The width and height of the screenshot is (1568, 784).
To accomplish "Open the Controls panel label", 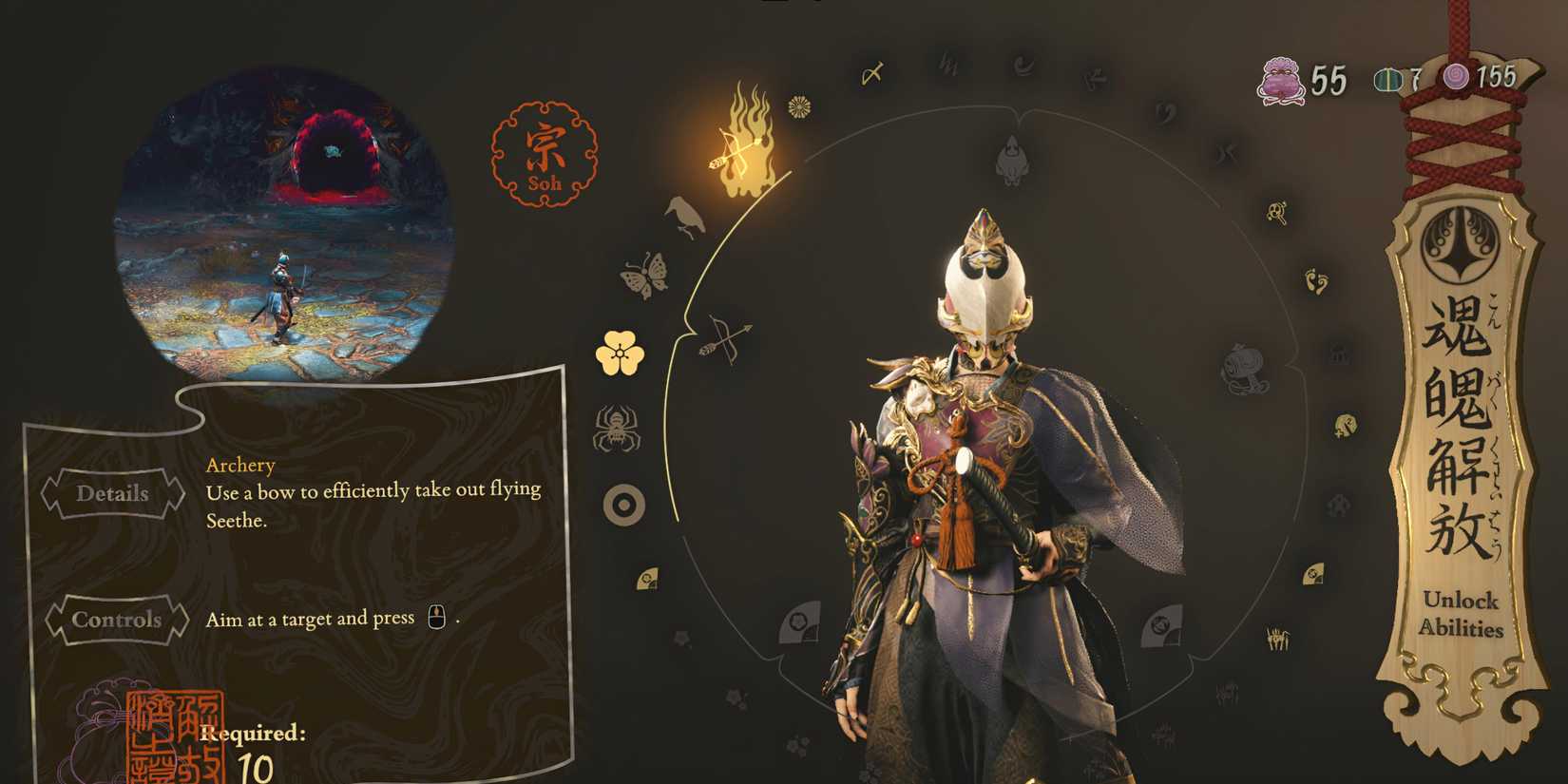I will click(116, 620).
